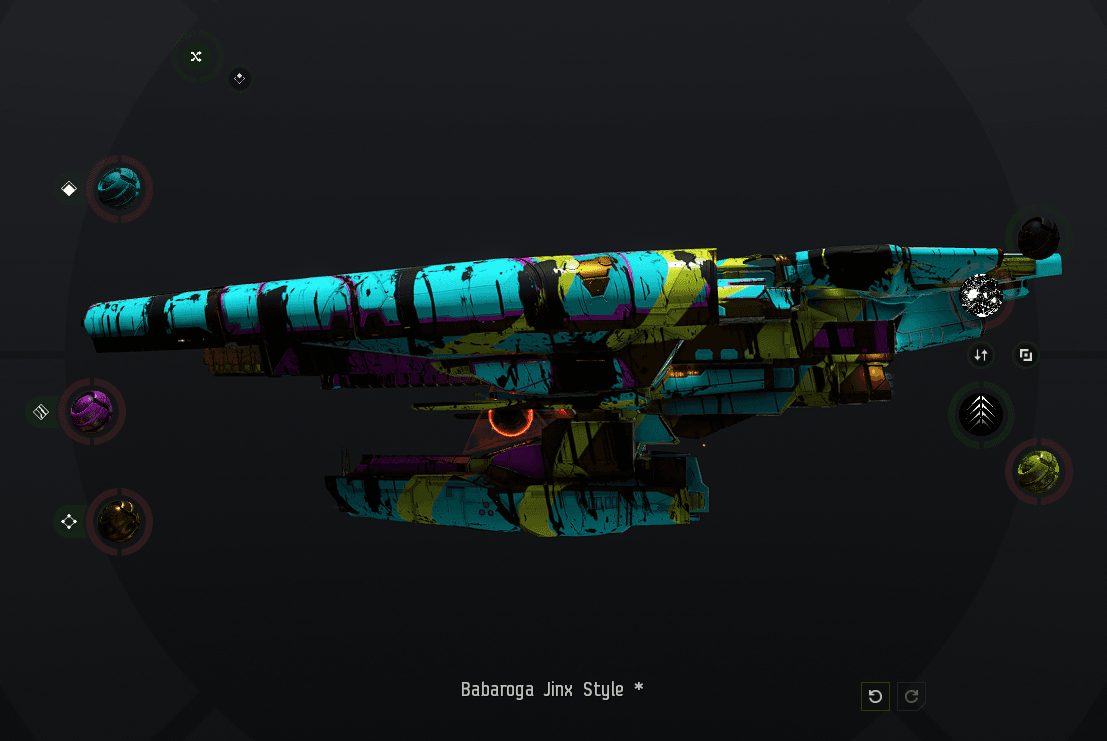Open the chevron pattern slot
Image resolution: width=1107 pixels, height=741 pixels.
981,414
